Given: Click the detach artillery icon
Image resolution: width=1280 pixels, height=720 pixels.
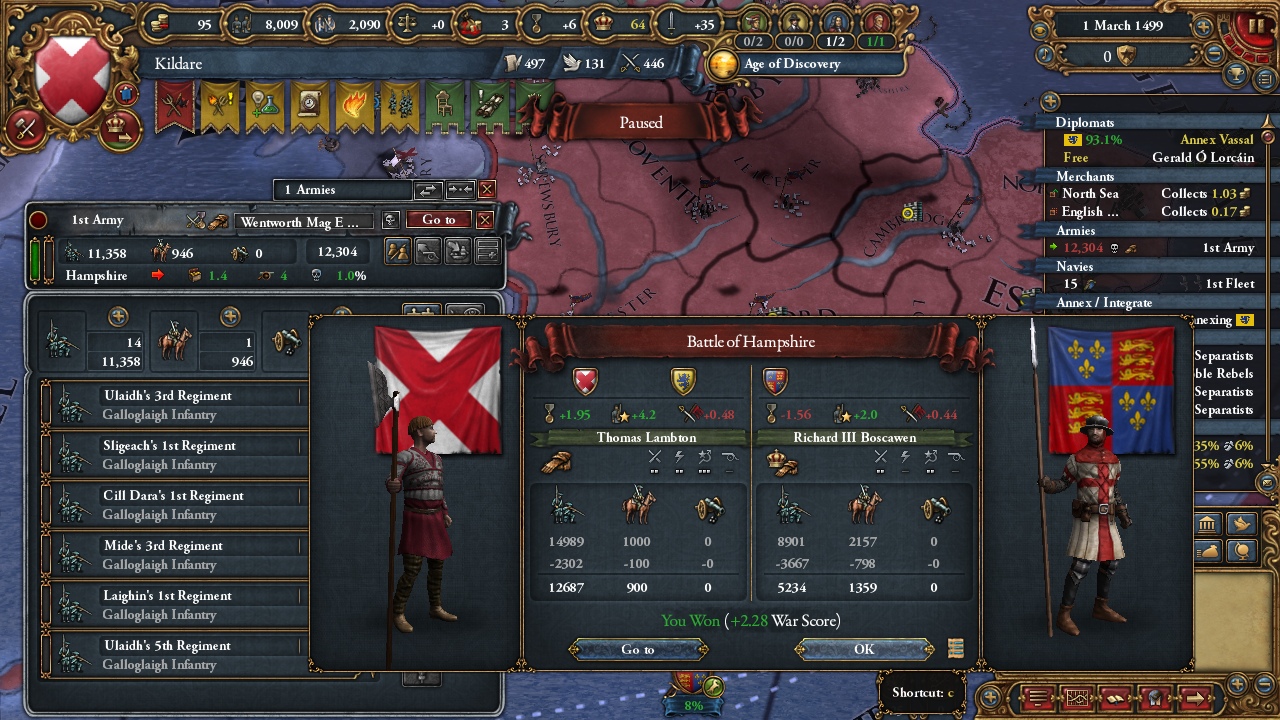Looking at the screenshot, I should 427,252.
